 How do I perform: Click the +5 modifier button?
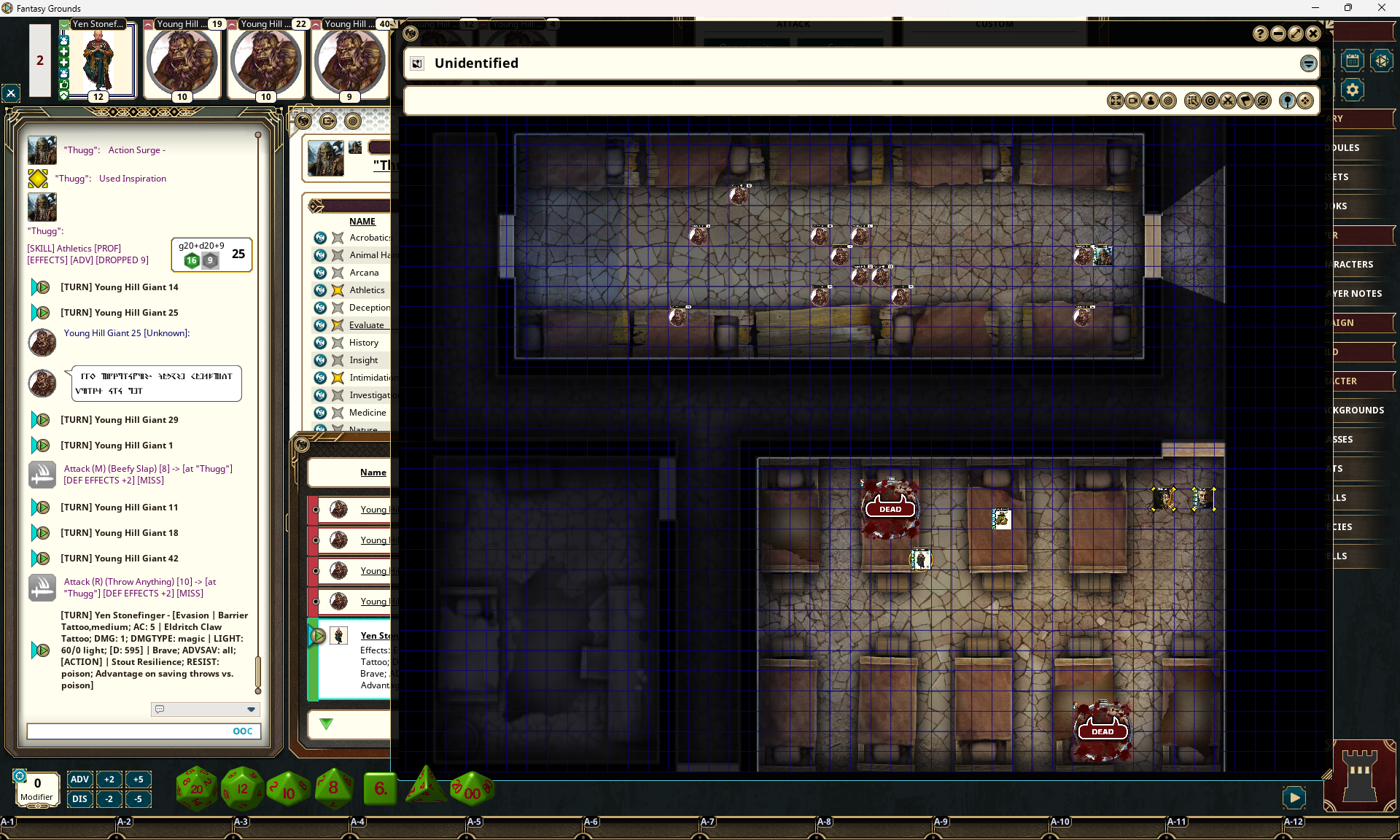139,779
